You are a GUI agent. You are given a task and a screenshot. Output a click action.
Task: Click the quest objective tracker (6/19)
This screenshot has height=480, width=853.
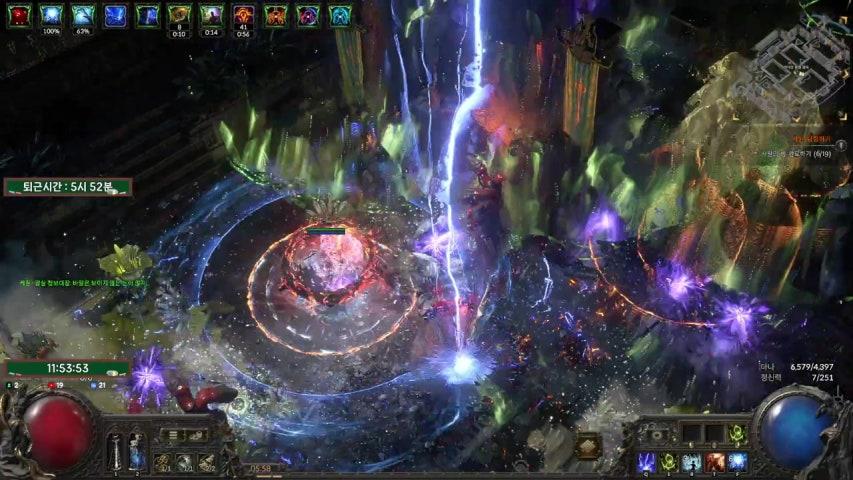800,153
